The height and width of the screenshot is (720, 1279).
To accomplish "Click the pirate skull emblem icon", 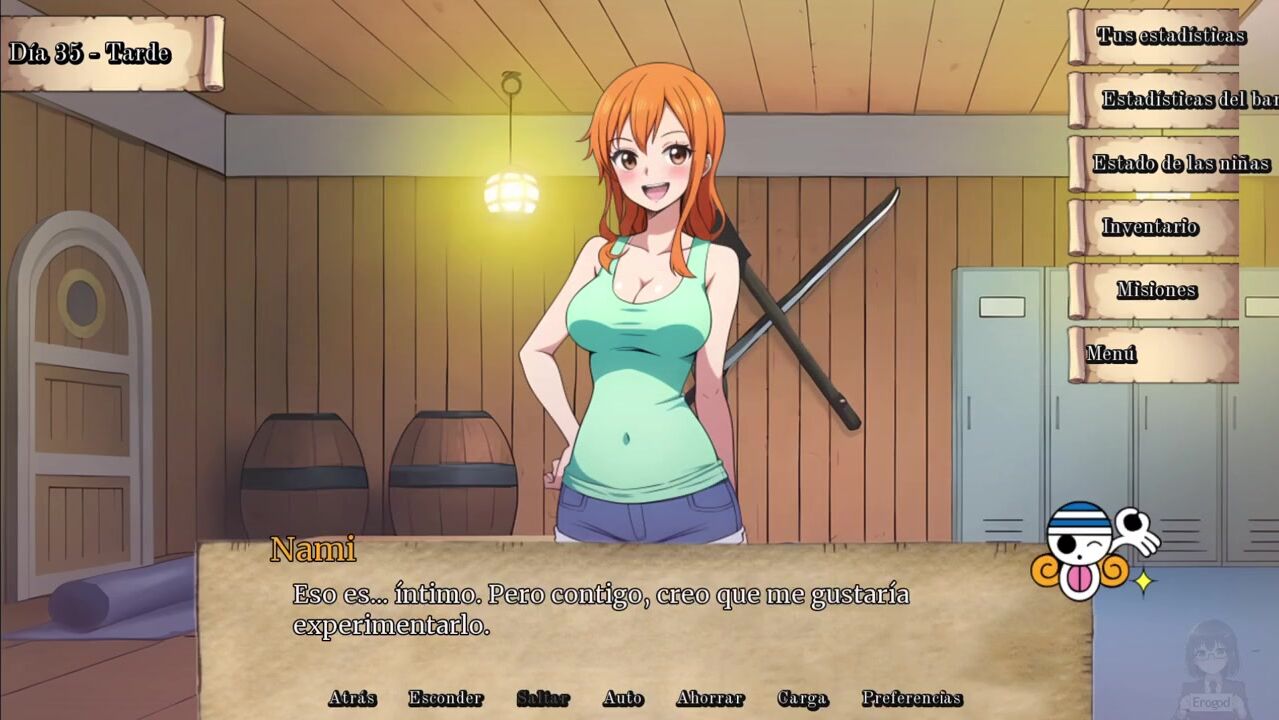I will [x=1086, y=552].
